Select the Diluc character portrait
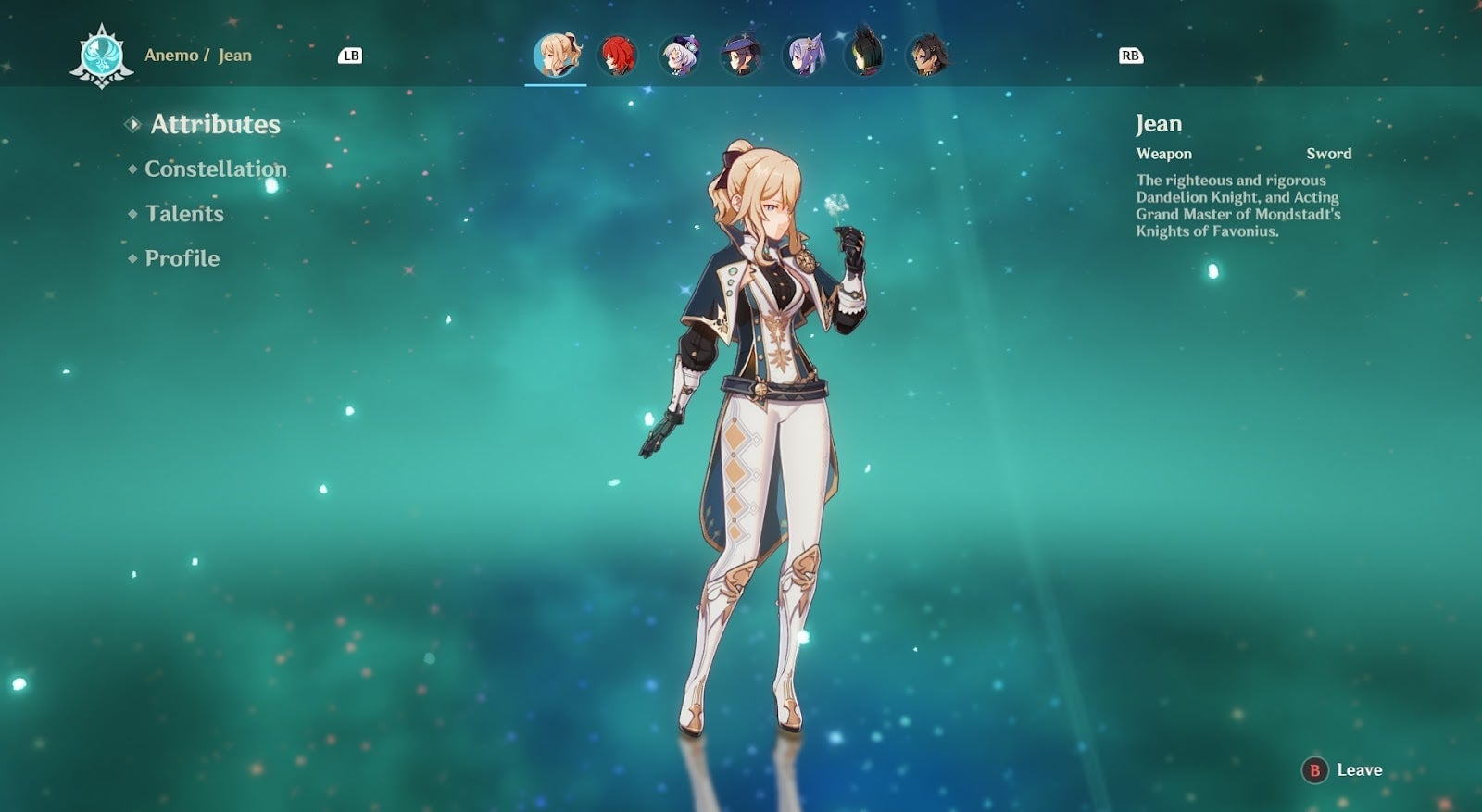This screenshot has height=812, width=1482. pos(616,56)
